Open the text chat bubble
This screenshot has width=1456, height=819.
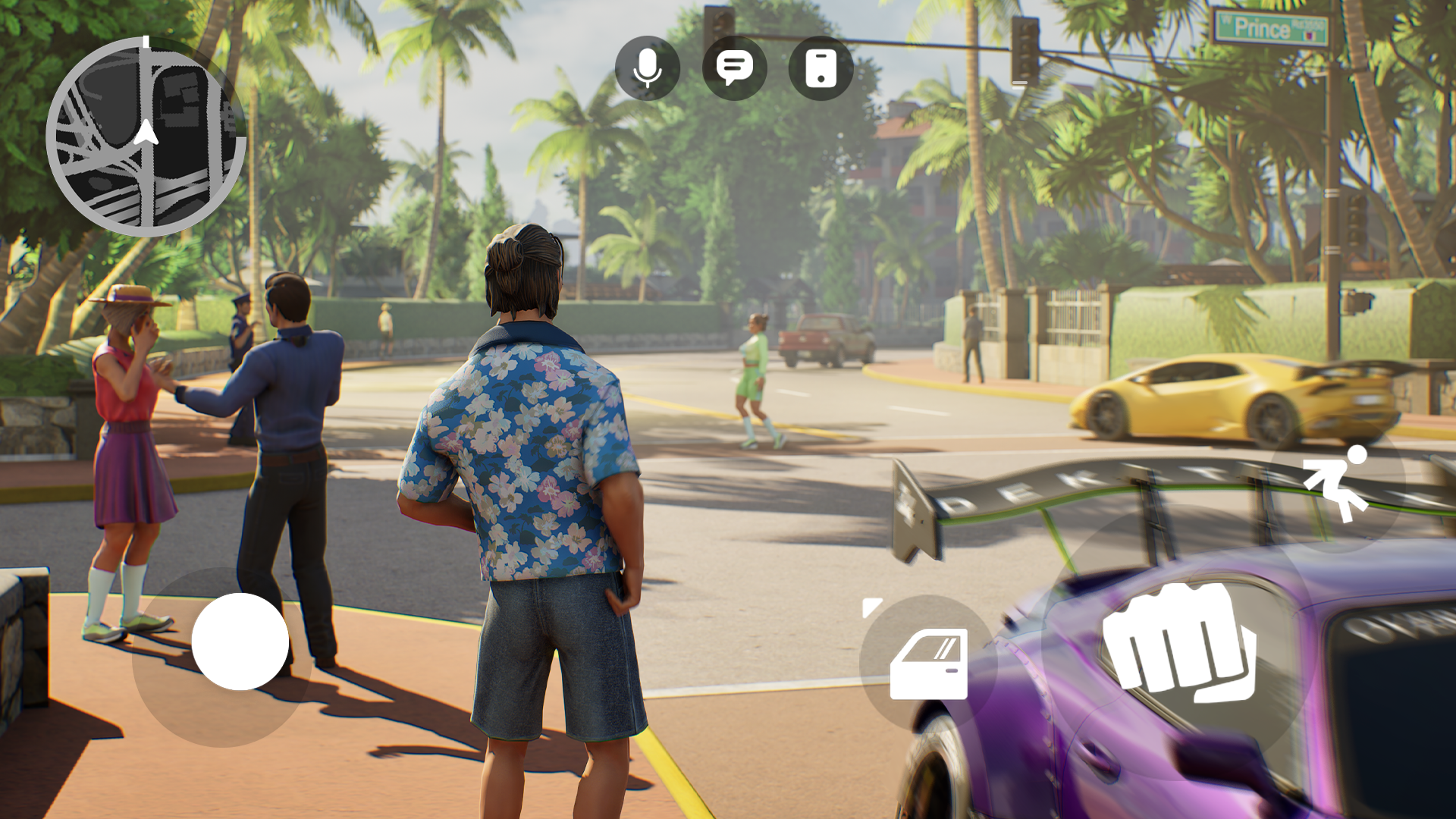click(x=734, y=68)
